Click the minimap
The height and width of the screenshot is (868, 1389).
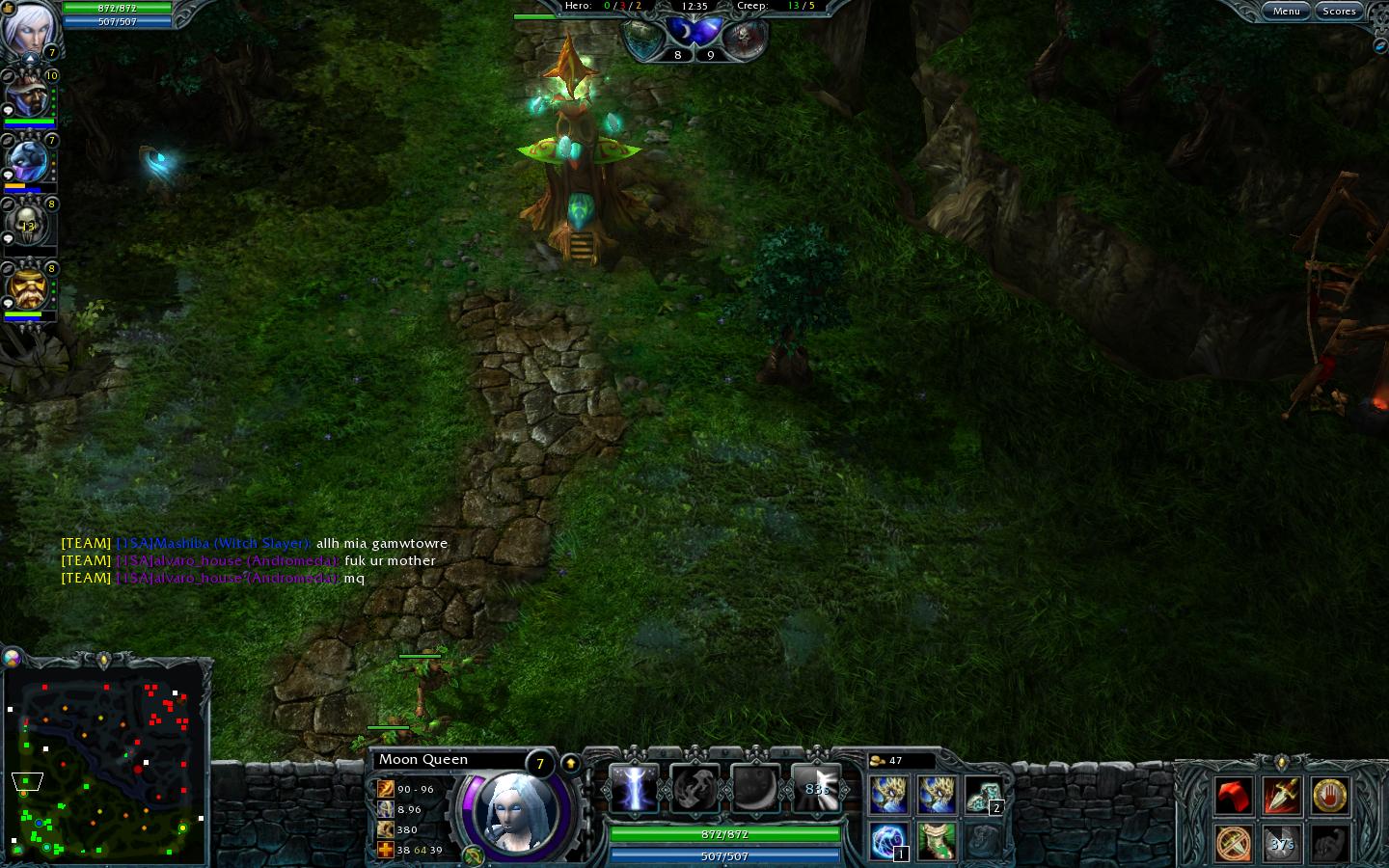[106, 762]
